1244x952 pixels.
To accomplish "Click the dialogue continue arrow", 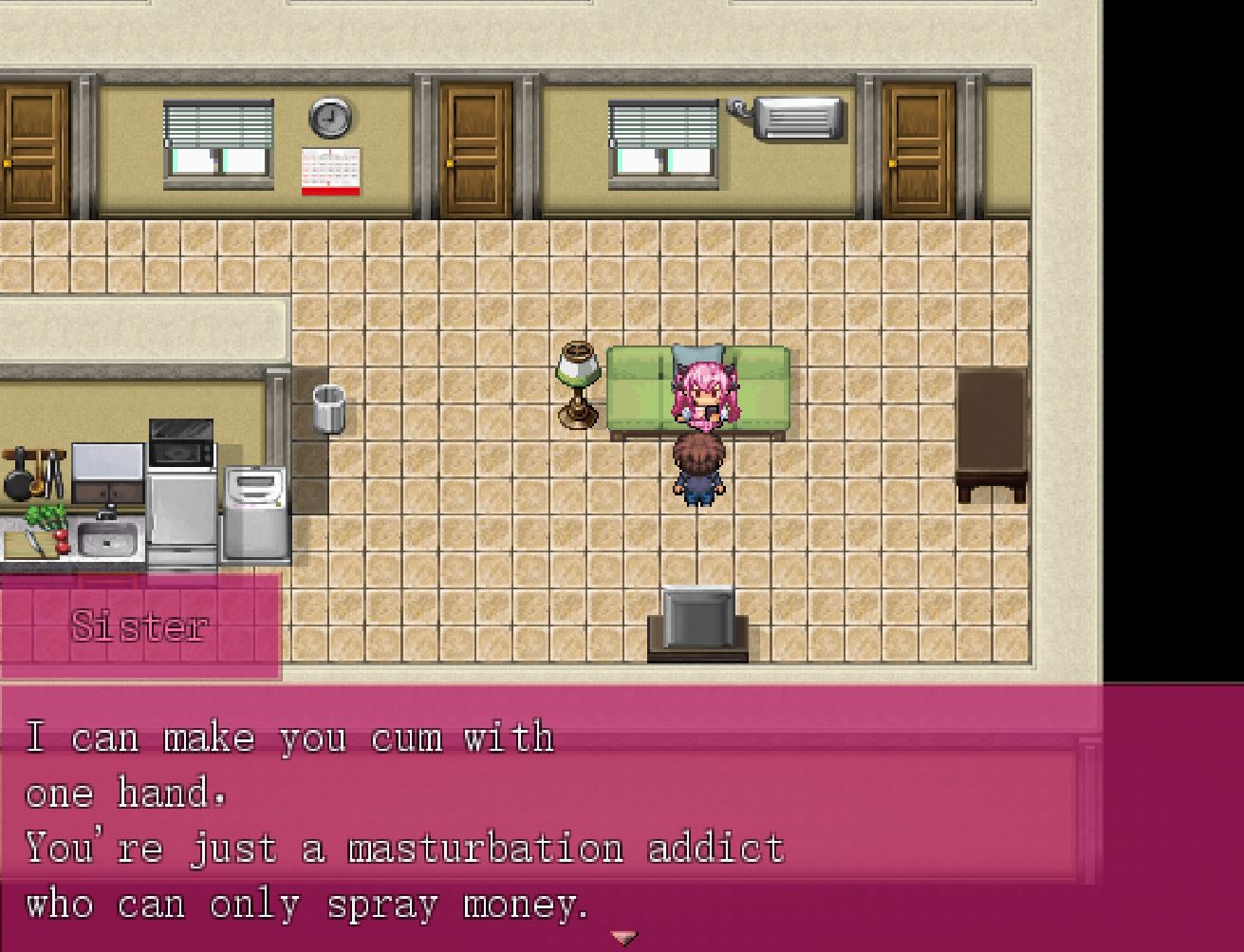I will [x=623, y=938].
